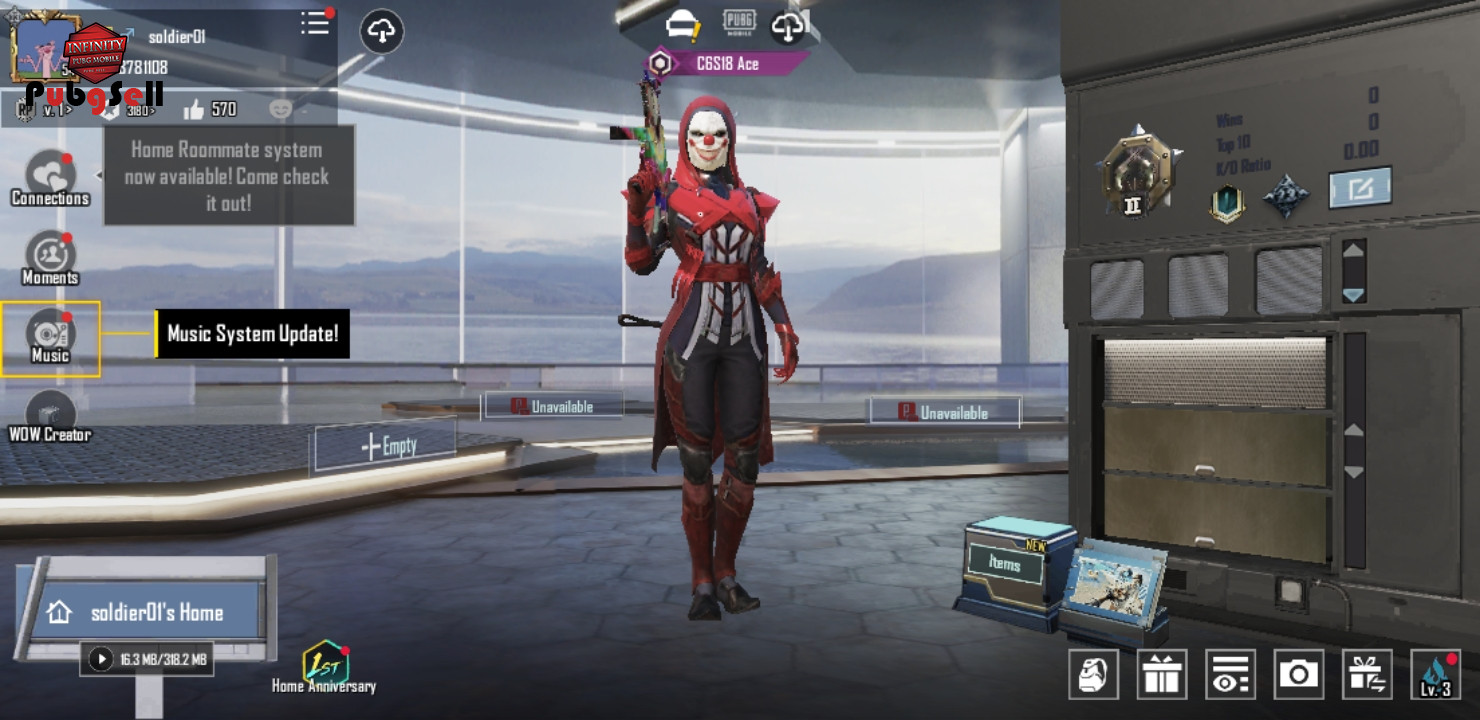Open the Items box
The height and width of the screenshot is (720, 1480).
tap(1006, 565)
